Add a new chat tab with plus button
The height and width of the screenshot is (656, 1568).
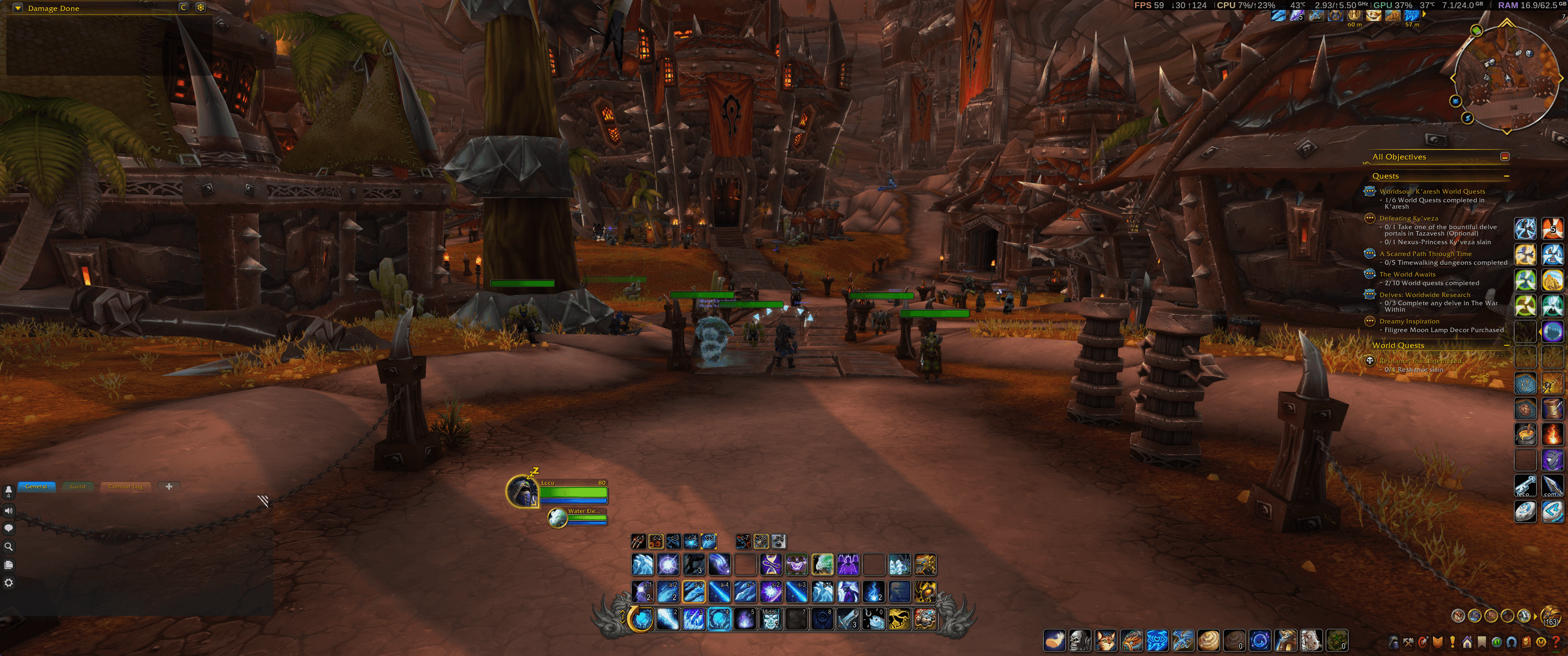pos(169,486)
